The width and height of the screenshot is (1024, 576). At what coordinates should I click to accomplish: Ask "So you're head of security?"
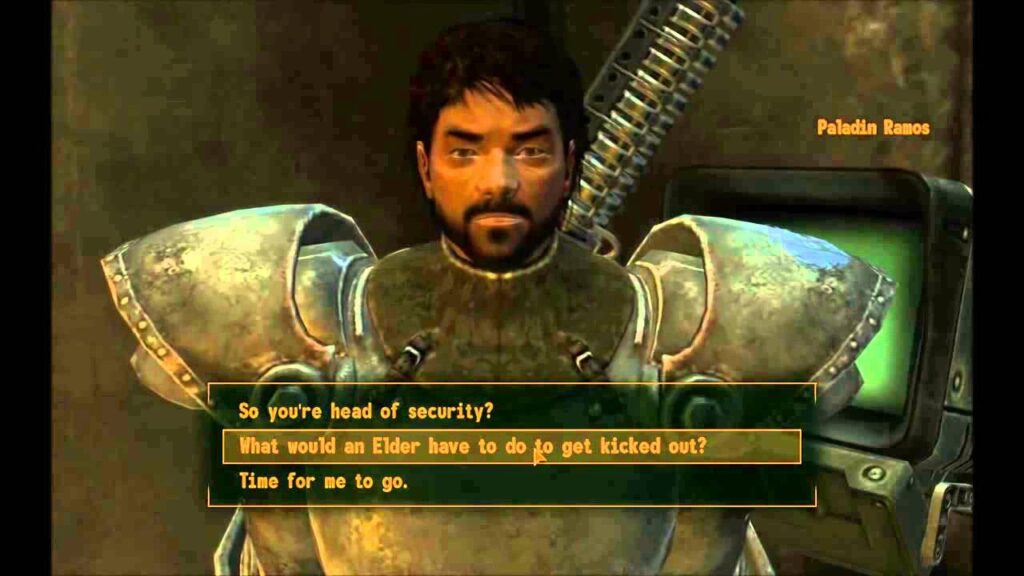pos(366,411)
